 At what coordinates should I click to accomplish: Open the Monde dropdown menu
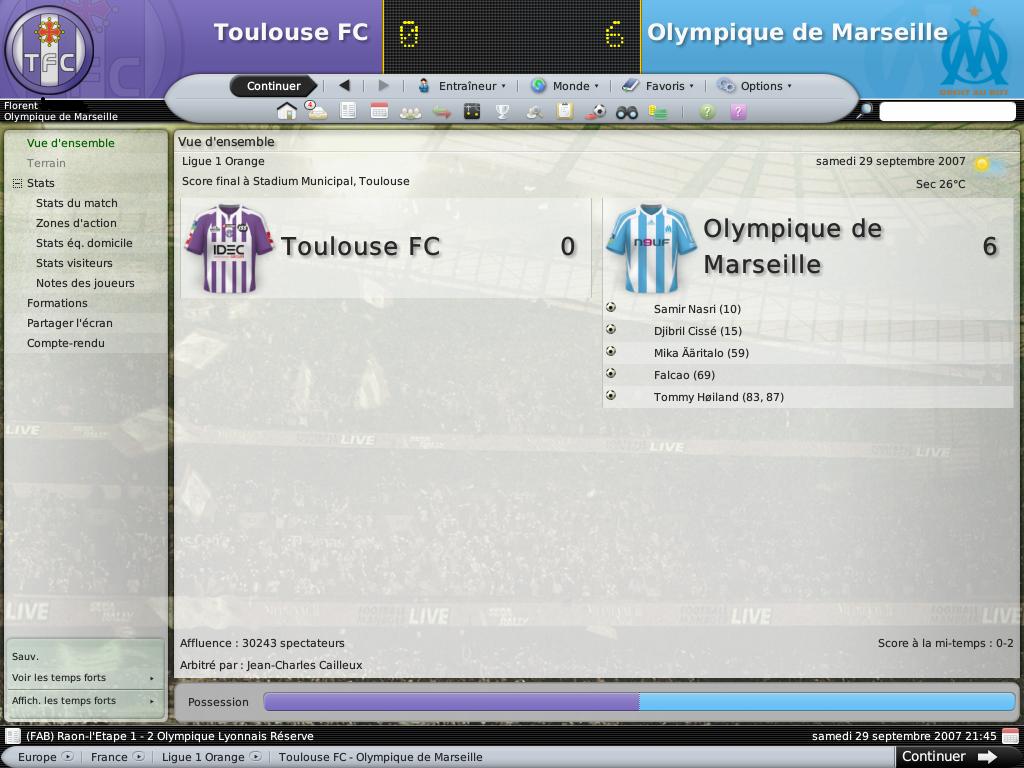564,86
